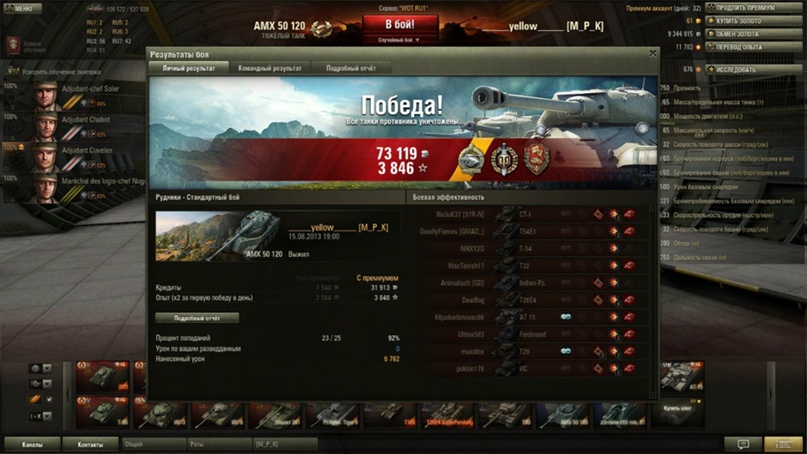Screen dimensions: 807x454
Task: Switch to the Командный результат tab
Action: 270,69
